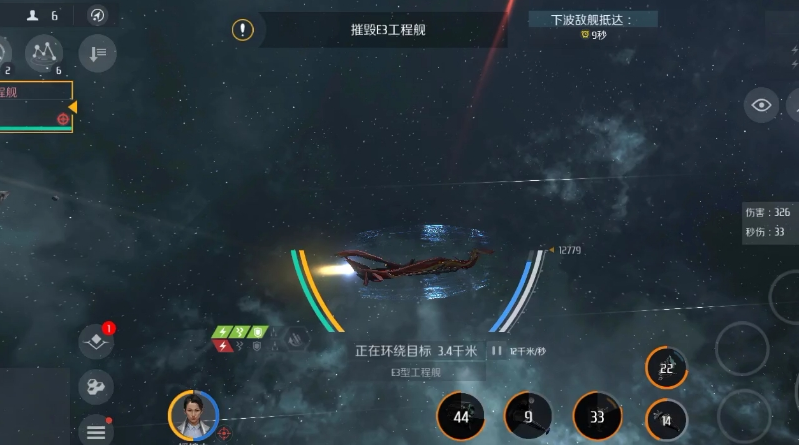The image size is (799, 445).
Task: Activate the module with cooldown 14
Action: click(x=666, y=419)
